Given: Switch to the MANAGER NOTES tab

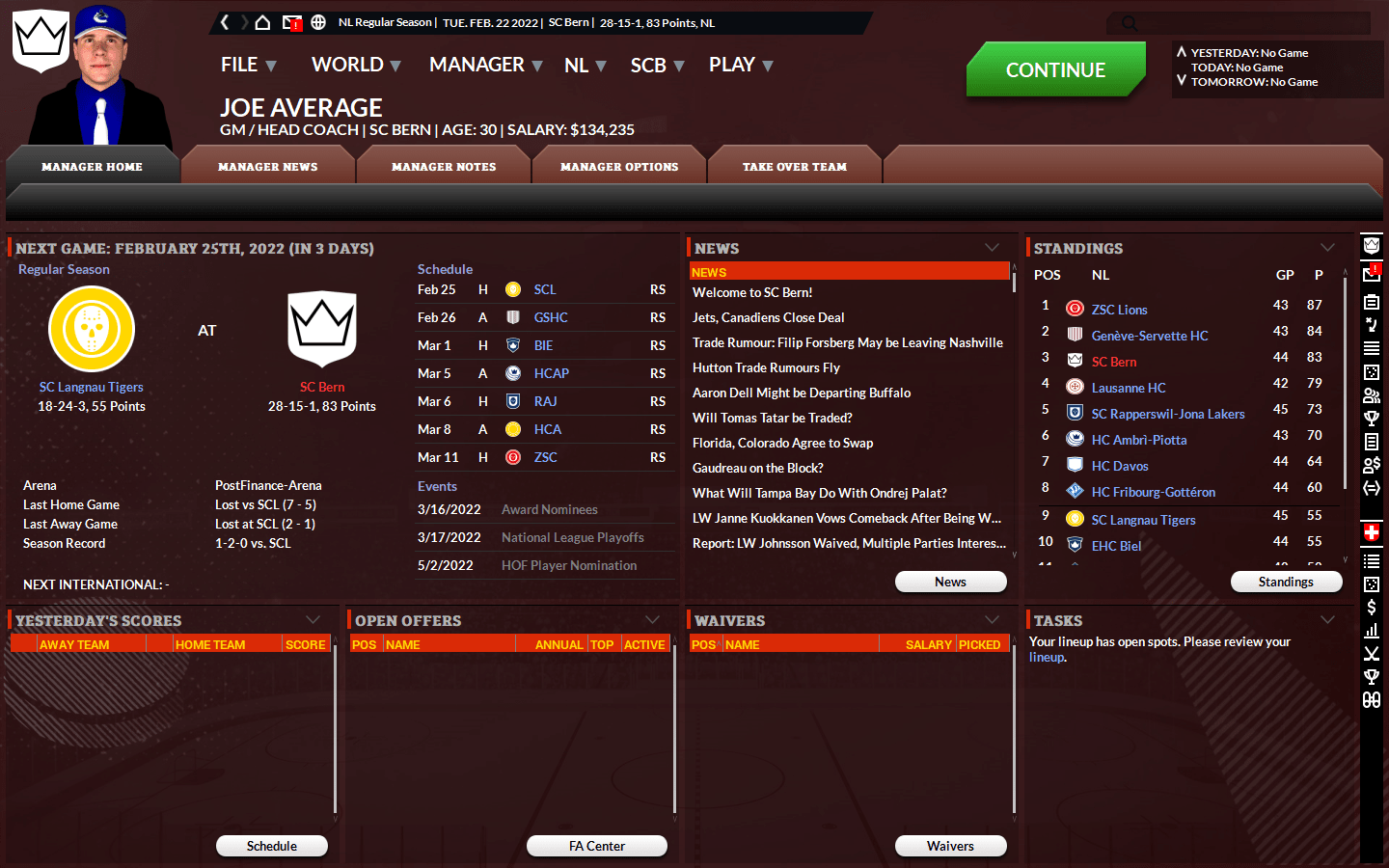Looking at the screenshot, I should click(443, 165).
